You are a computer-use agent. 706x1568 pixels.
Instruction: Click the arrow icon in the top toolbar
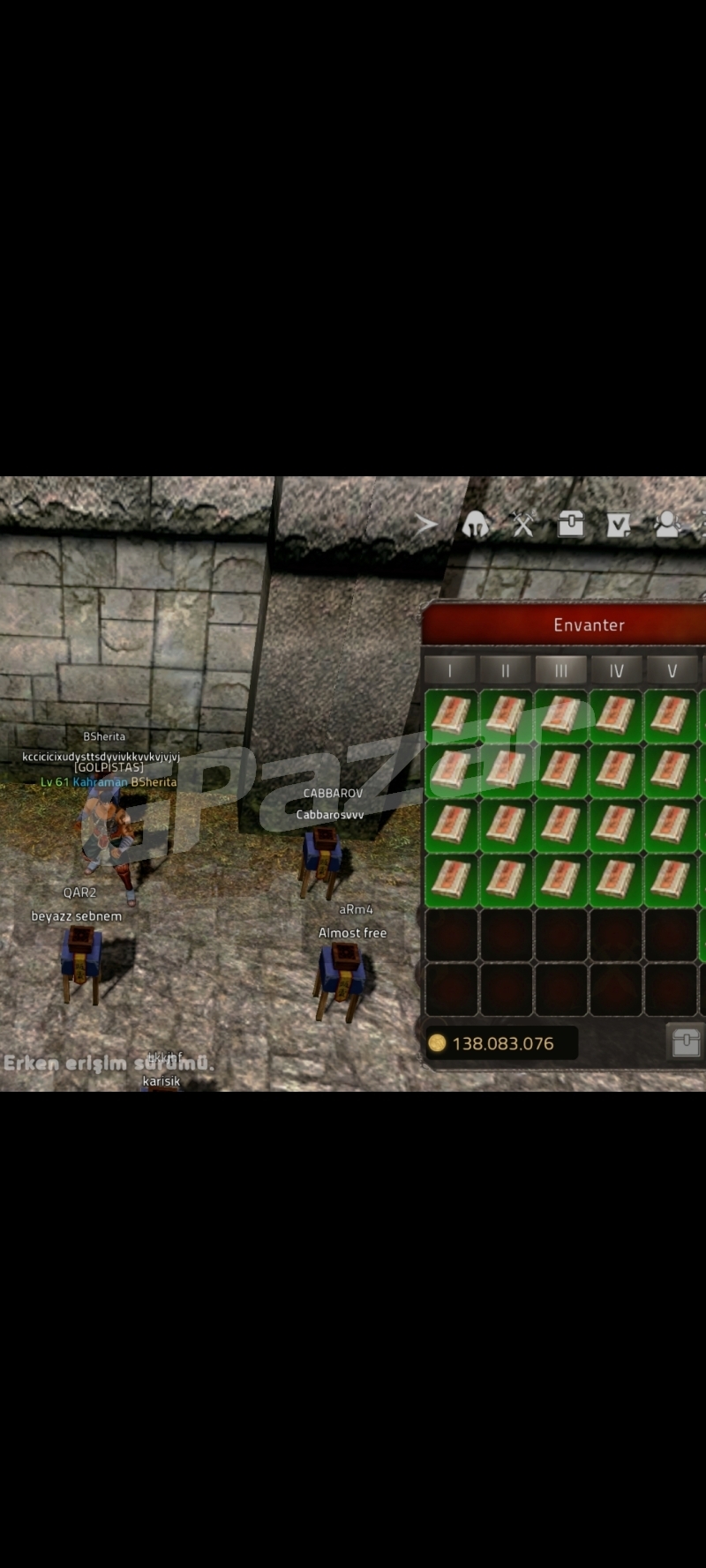point(427,525)
